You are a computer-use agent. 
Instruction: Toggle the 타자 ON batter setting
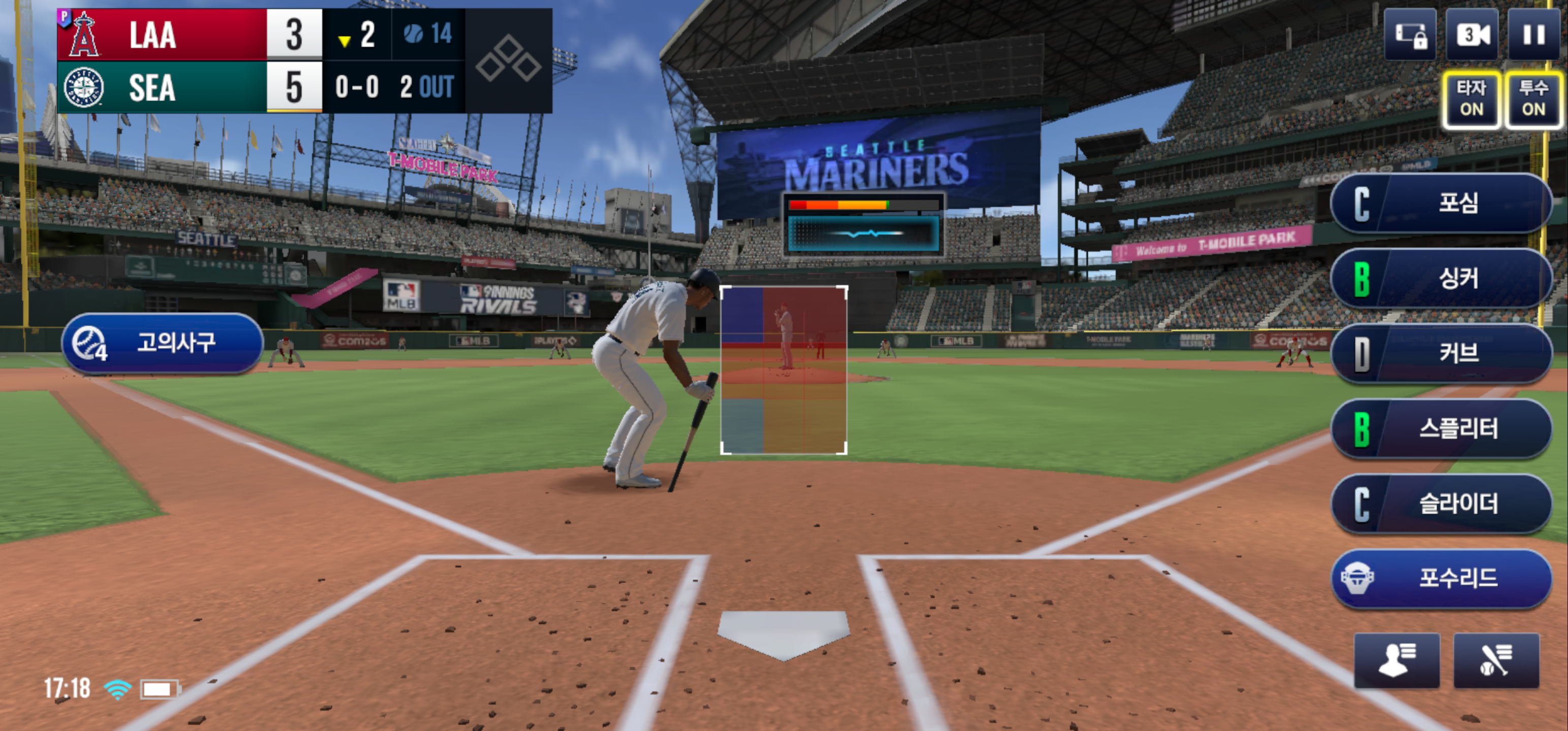click(x=1471, y=98)
